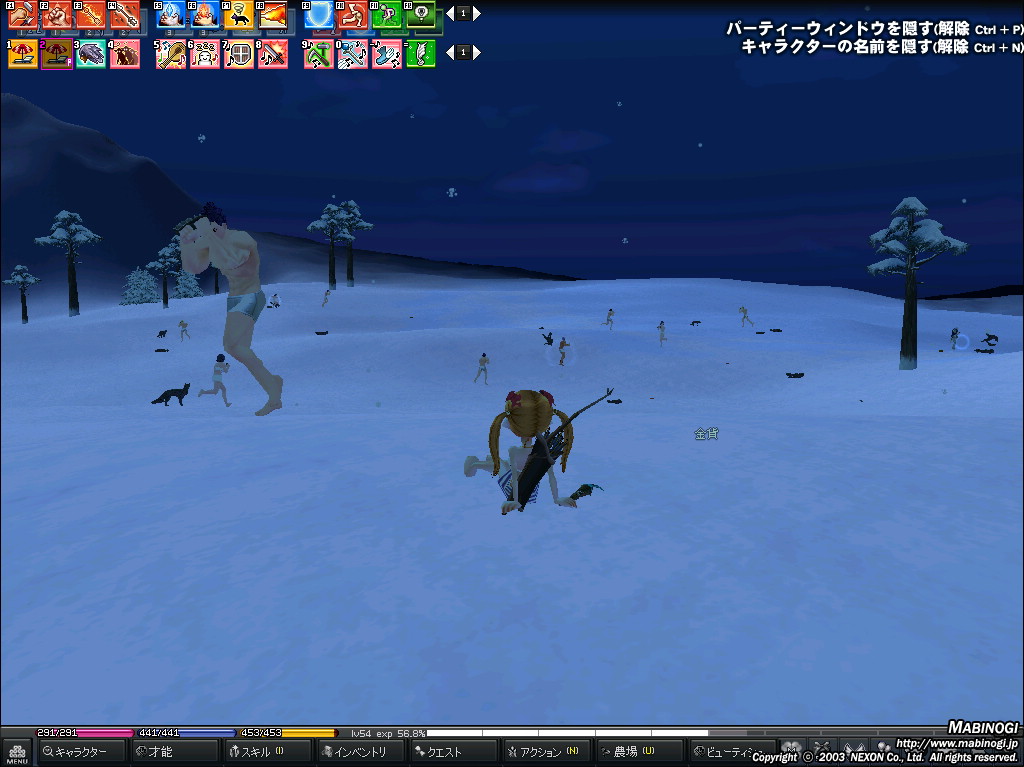Activate the white wing icon on green background
Image resolution: width=1024 pixels, height=767 pixels.
pyautogui.click(x=421, y=54)
